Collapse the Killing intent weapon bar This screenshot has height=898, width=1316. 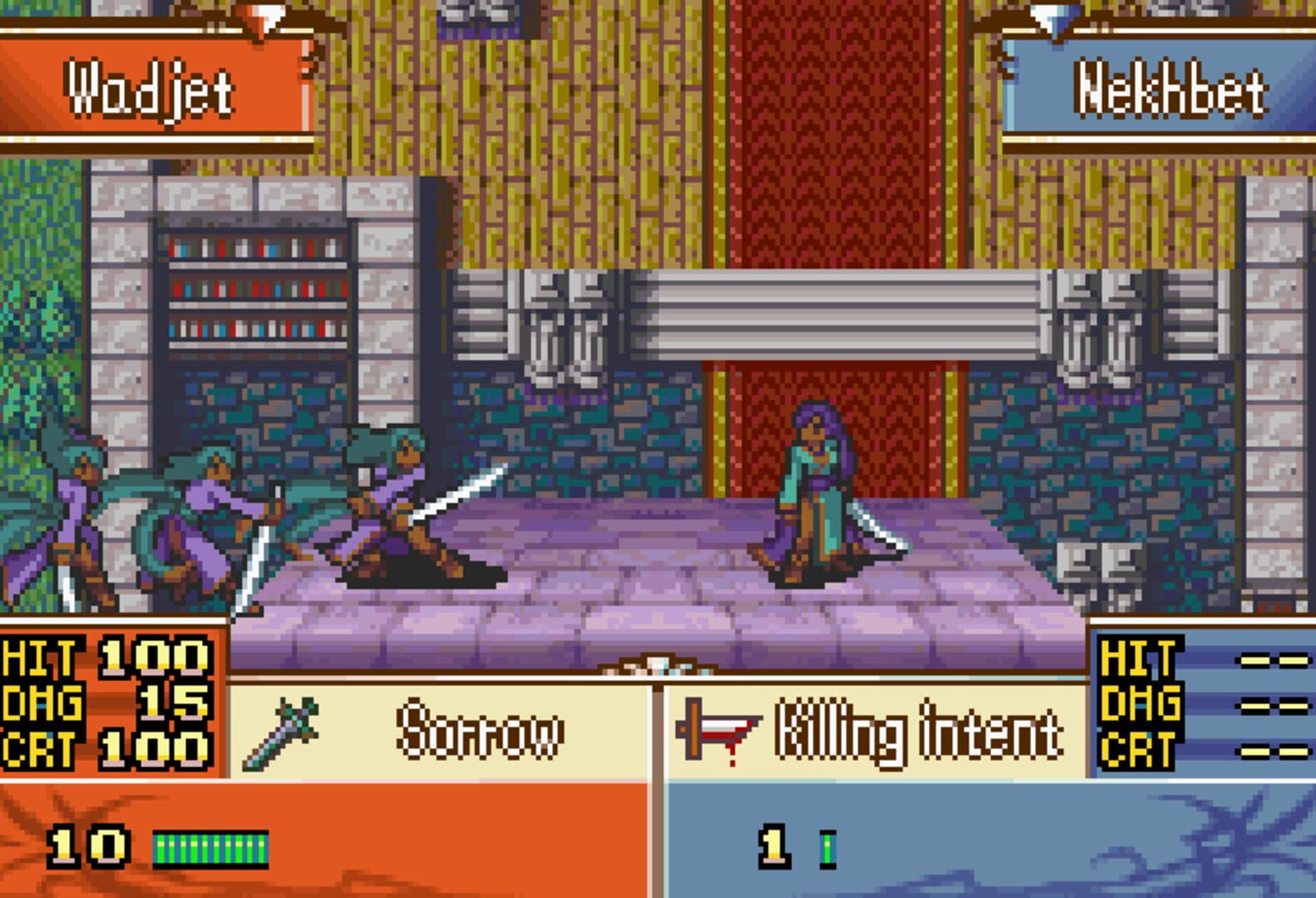click(x=873, y=732)
